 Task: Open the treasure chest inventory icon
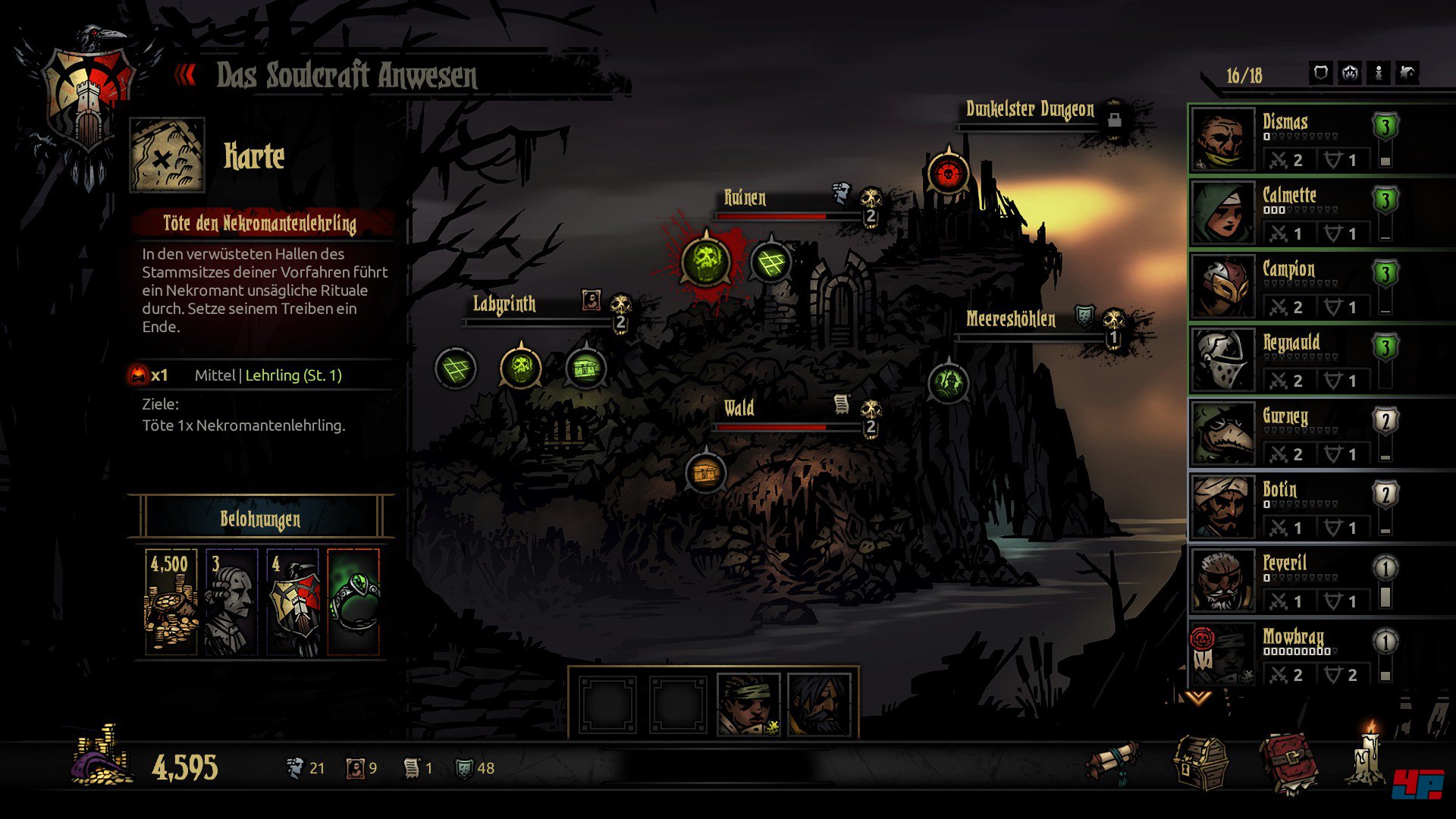pos(1200,763)
